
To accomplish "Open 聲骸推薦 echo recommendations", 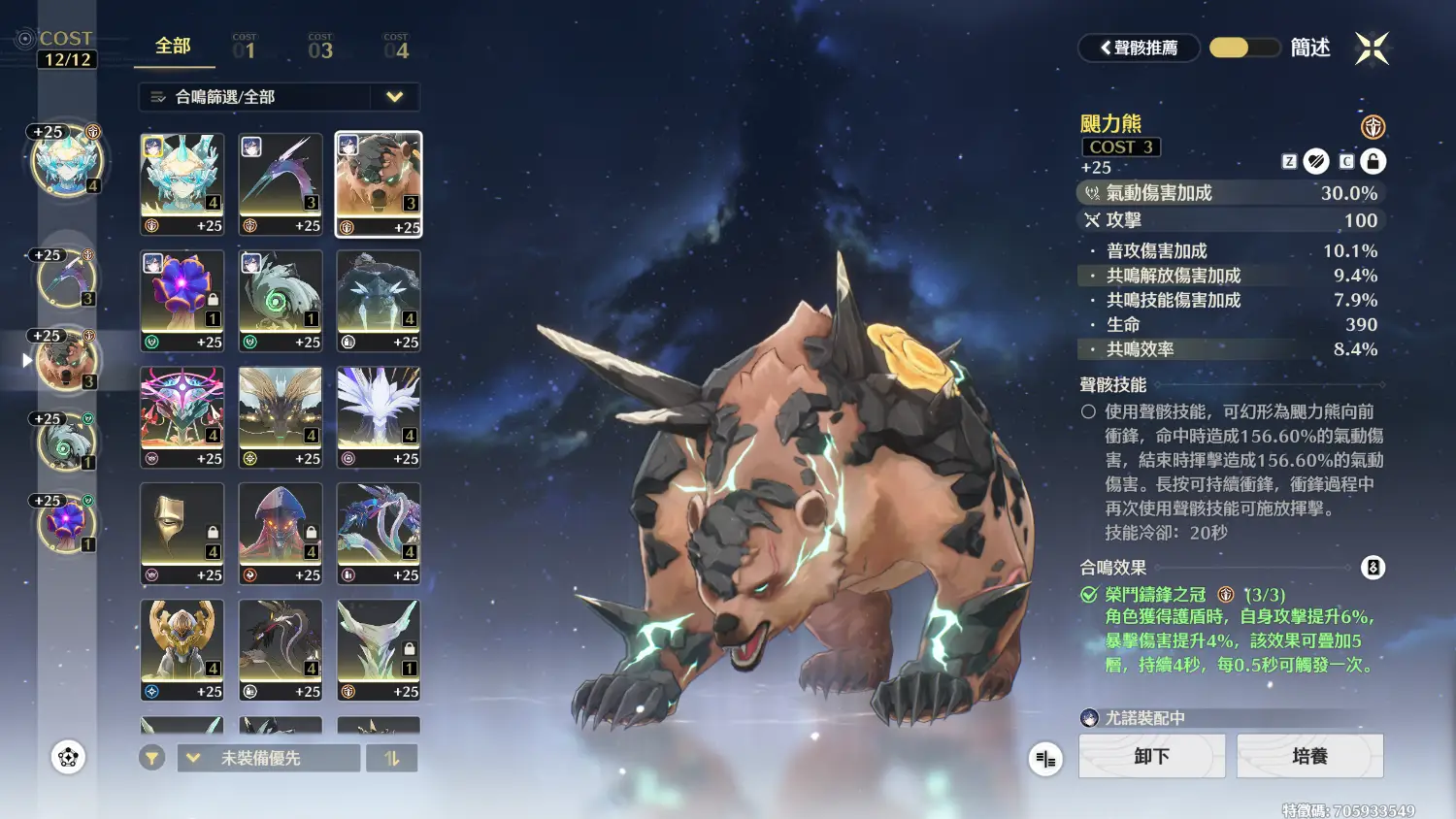I will point(1139,48).
